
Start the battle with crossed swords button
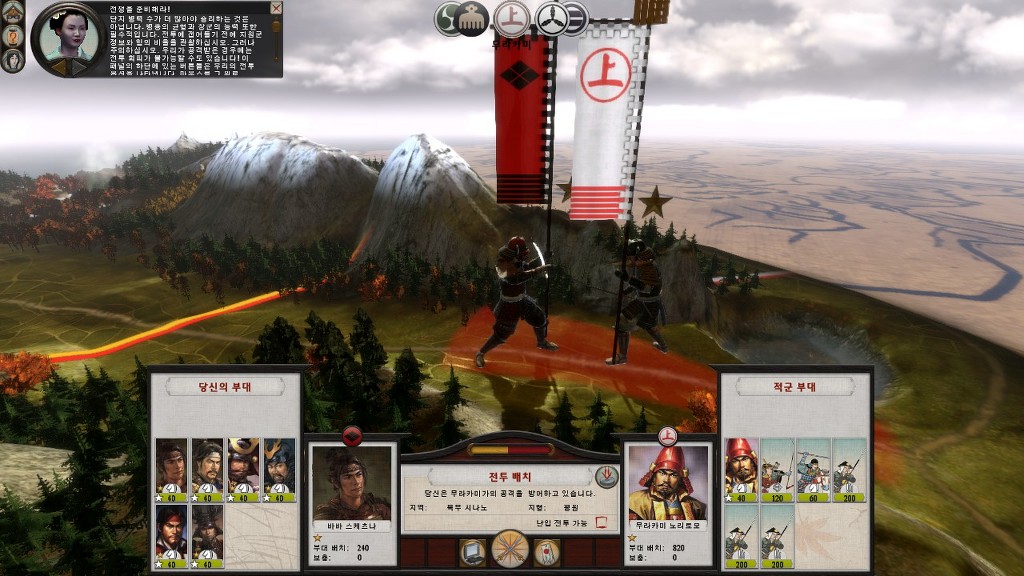click(x=511, y=549)
